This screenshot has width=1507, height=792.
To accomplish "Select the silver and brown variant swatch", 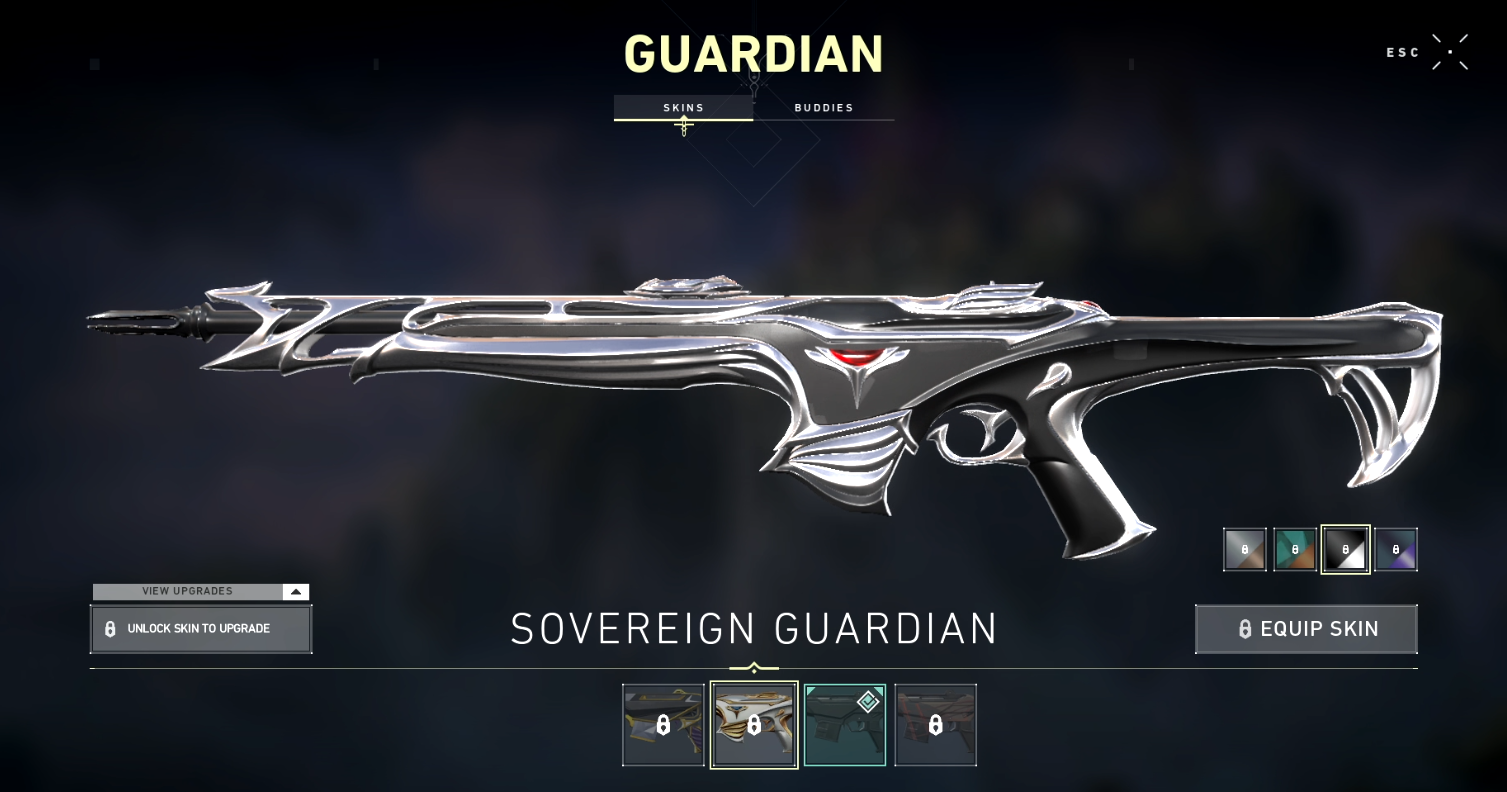I will [1243, 549].
